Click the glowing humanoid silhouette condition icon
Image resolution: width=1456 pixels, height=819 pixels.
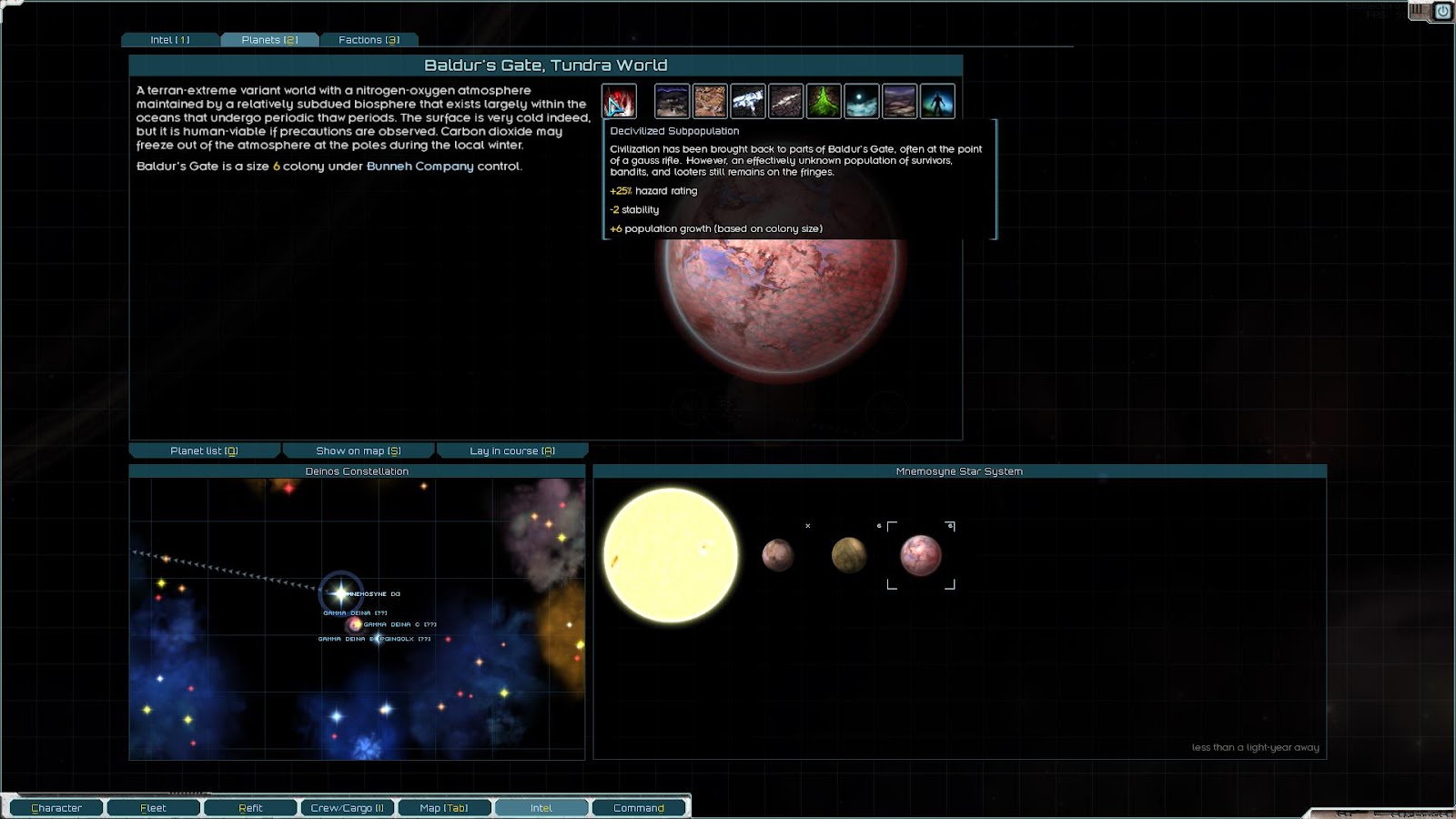click(x=937, y=101)
